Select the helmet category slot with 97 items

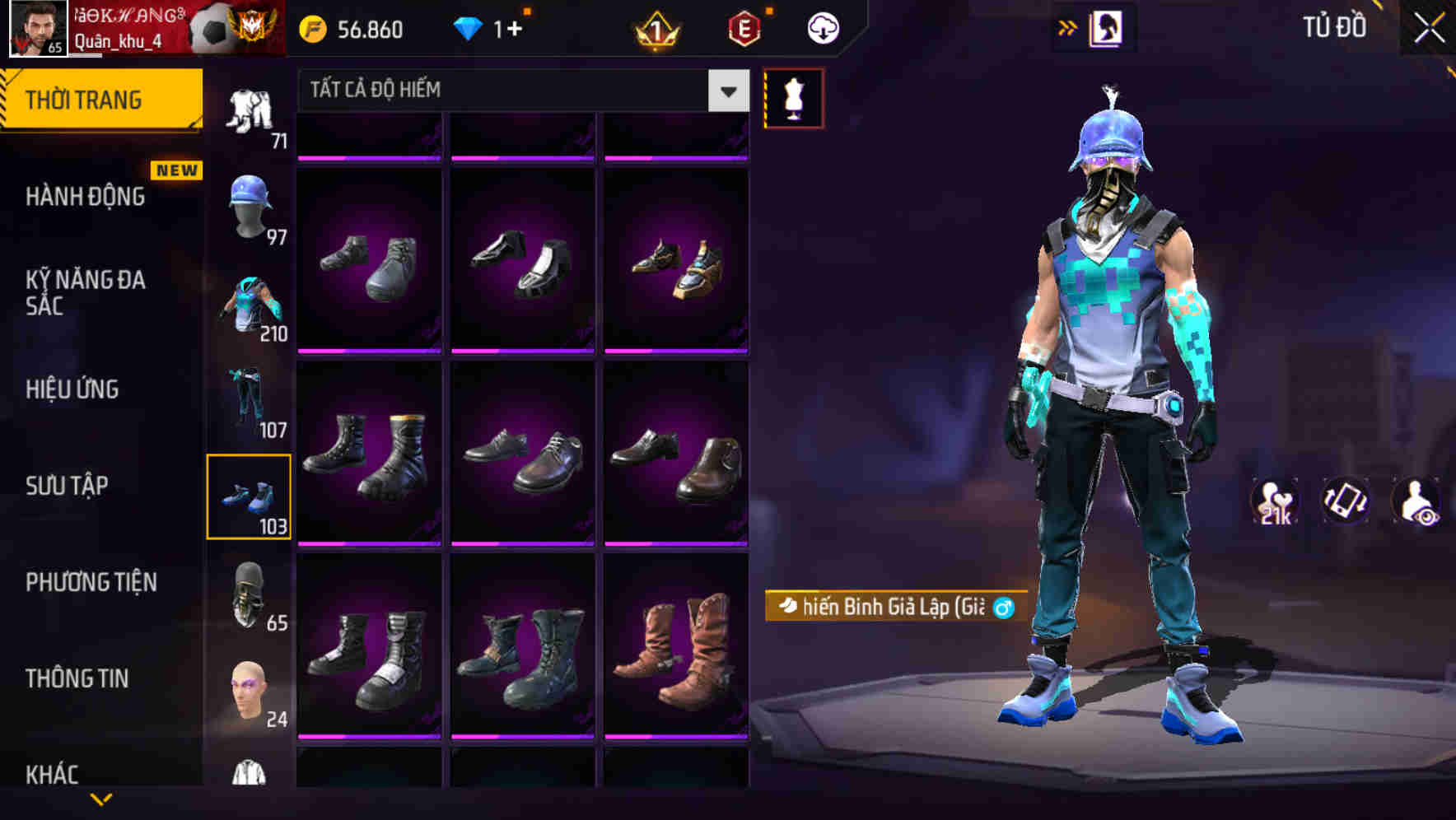click(x=251, y=207)
